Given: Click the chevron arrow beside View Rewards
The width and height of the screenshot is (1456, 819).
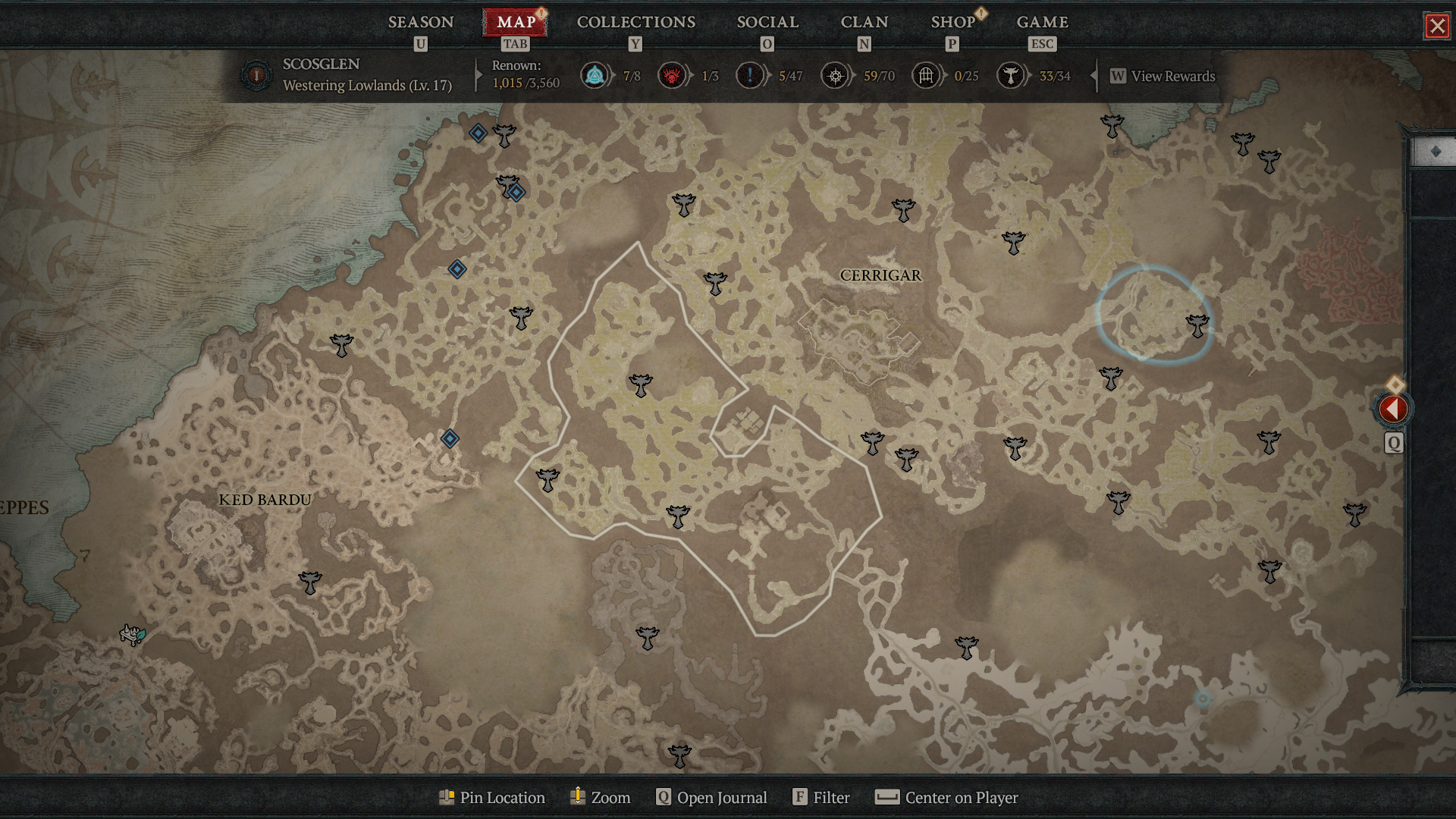Looking at the screenshot, I should (x=1094, y=76).
